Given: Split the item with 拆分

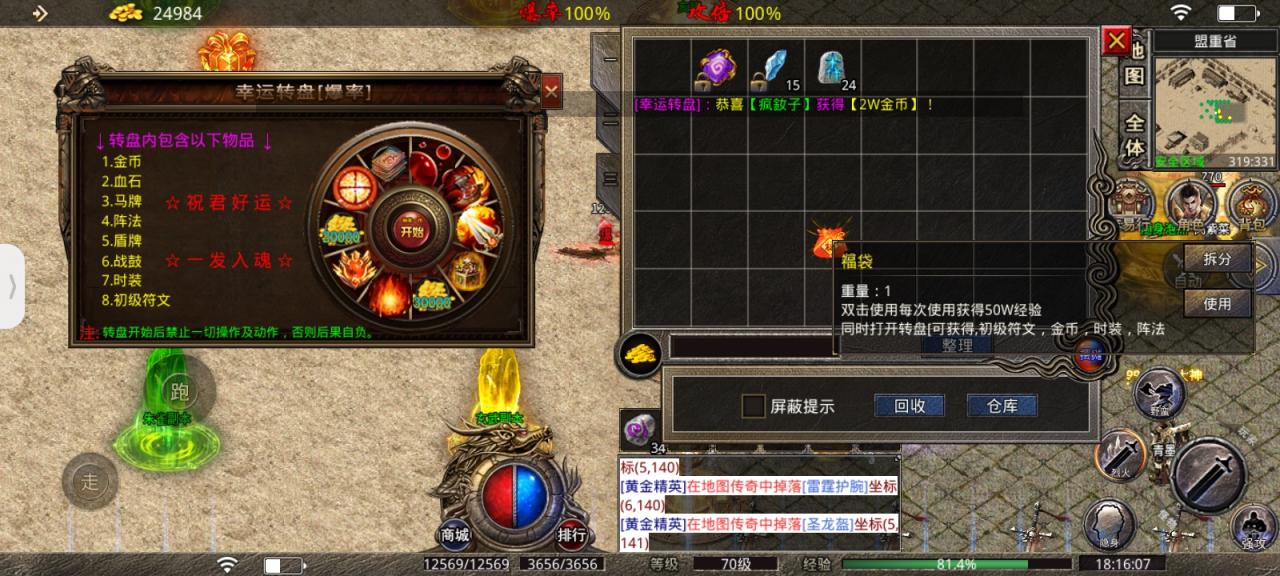Looking at the screenshot, I should click(x=1217, y=258).
